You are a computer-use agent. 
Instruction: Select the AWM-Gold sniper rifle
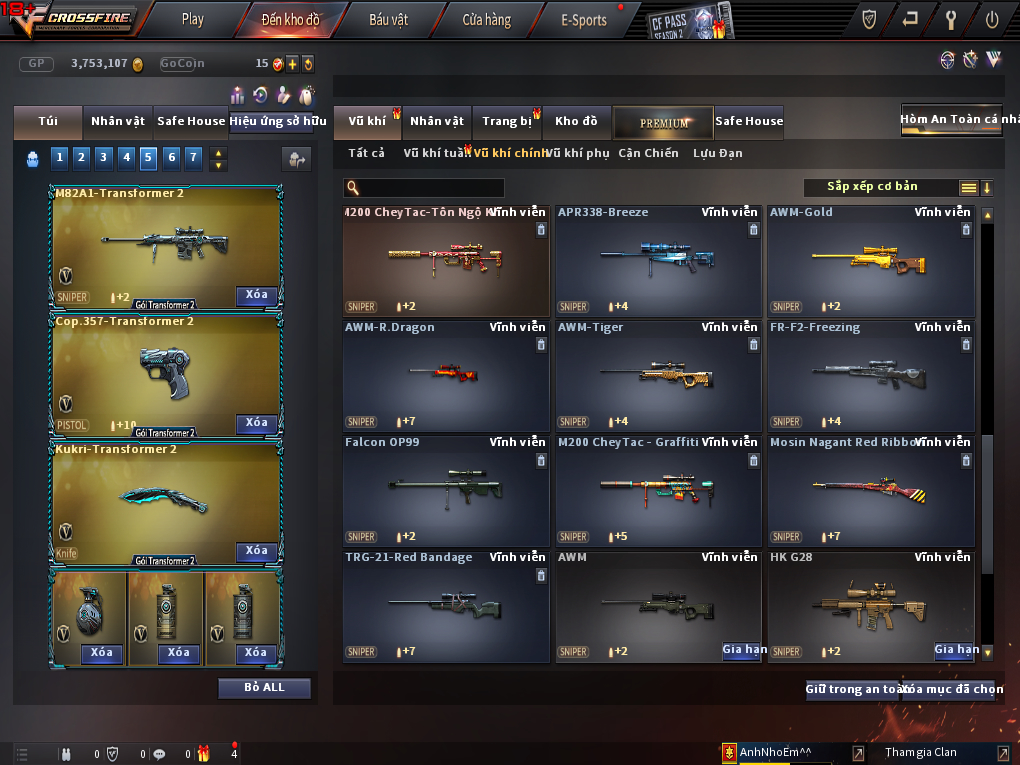[x=870, y=260]
